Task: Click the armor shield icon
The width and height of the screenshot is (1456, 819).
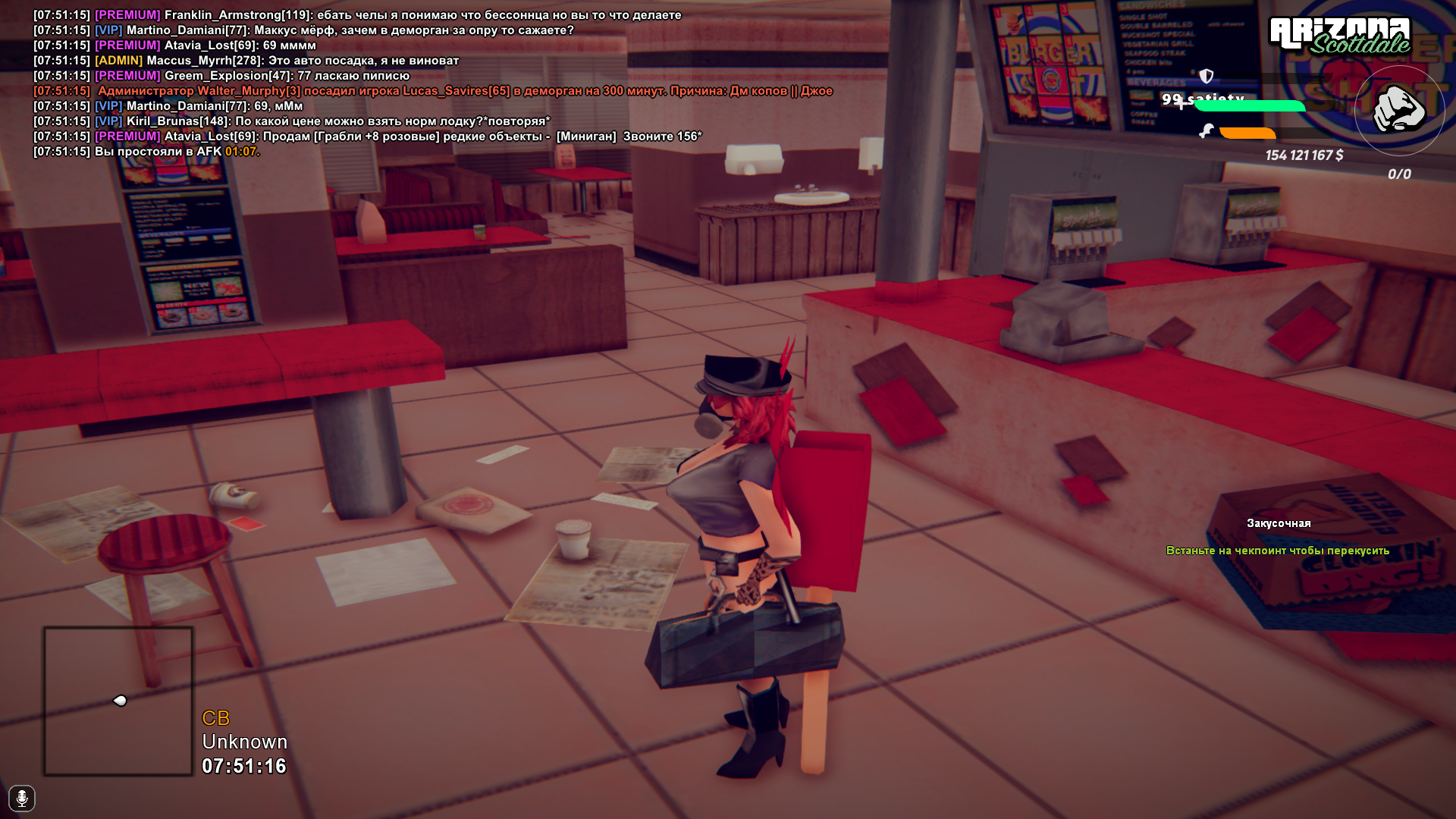Action: click(1207, 76)
